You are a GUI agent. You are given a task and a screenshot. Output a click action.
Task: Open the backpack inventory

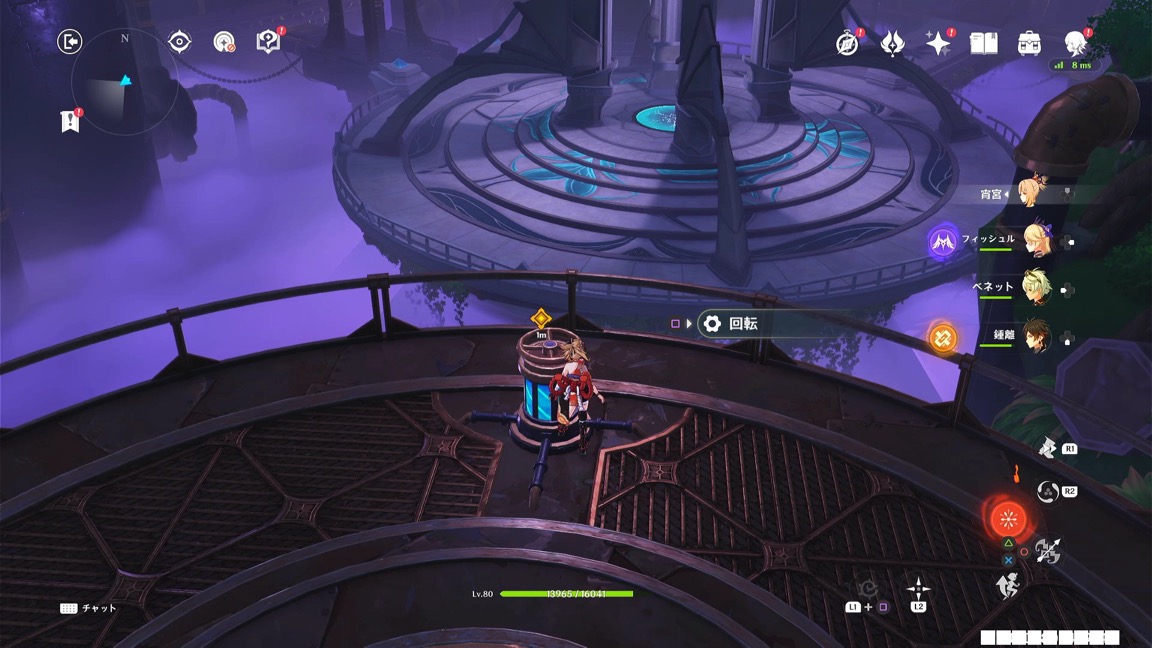1029,43
